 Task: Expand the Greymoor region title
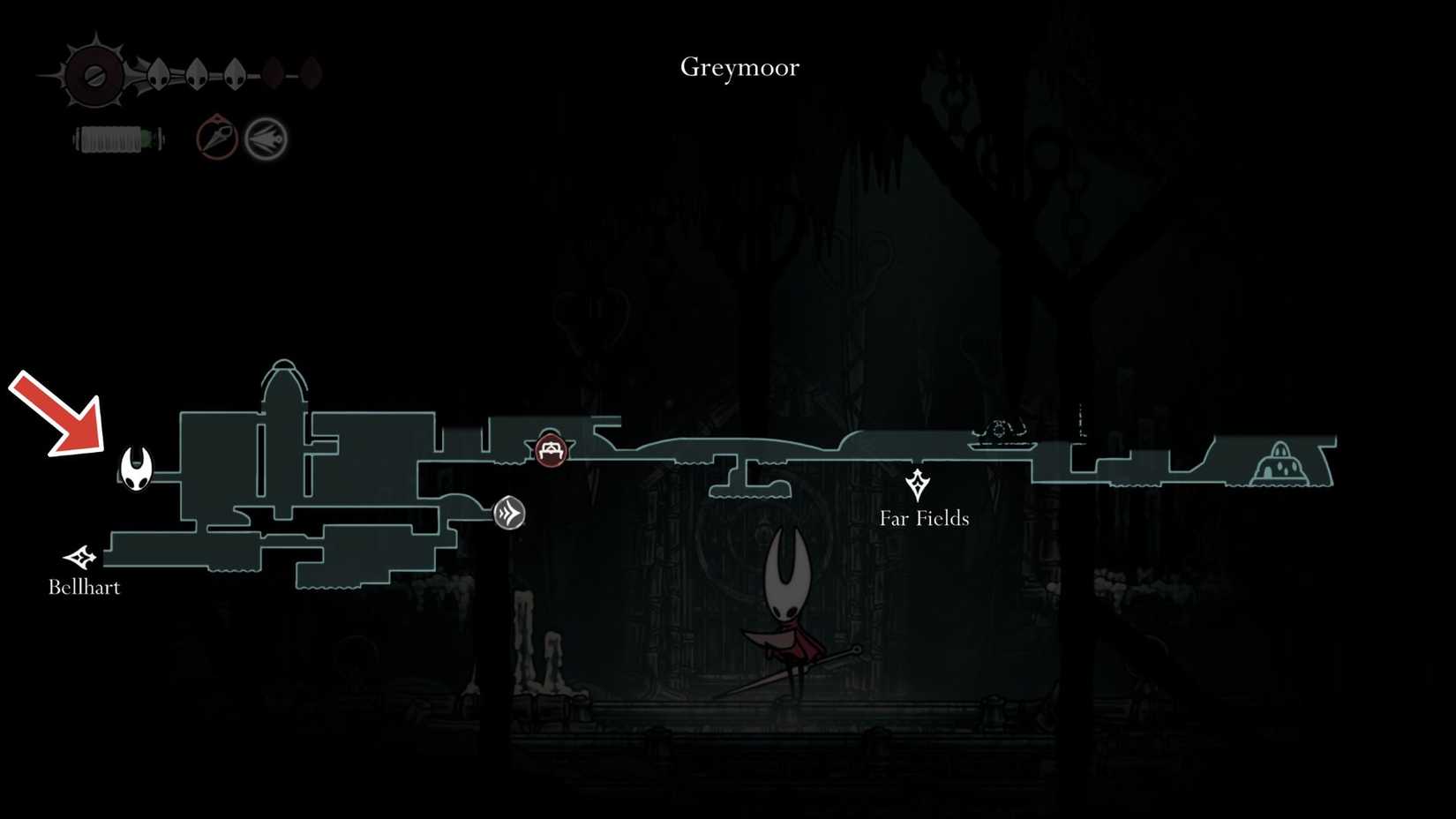[739, 66]
